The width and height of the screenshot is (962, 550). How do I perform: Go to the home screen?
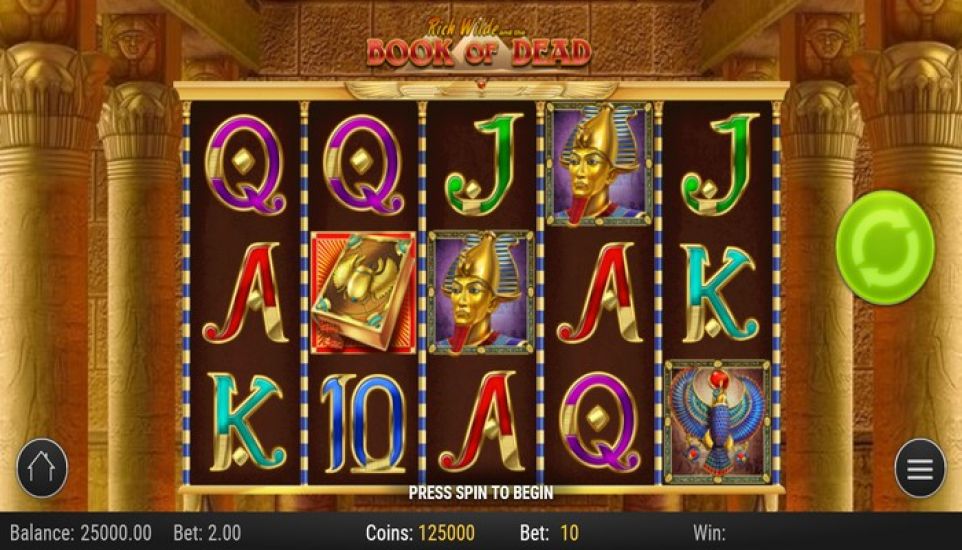click(42, 468)
